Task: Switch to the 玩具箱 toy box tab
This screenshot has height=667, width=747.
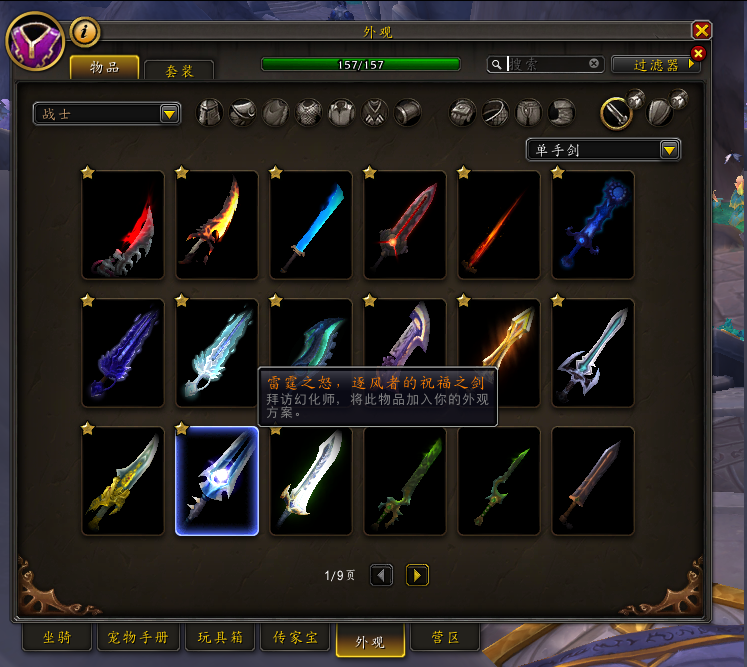Action: (x=219, y=637)
